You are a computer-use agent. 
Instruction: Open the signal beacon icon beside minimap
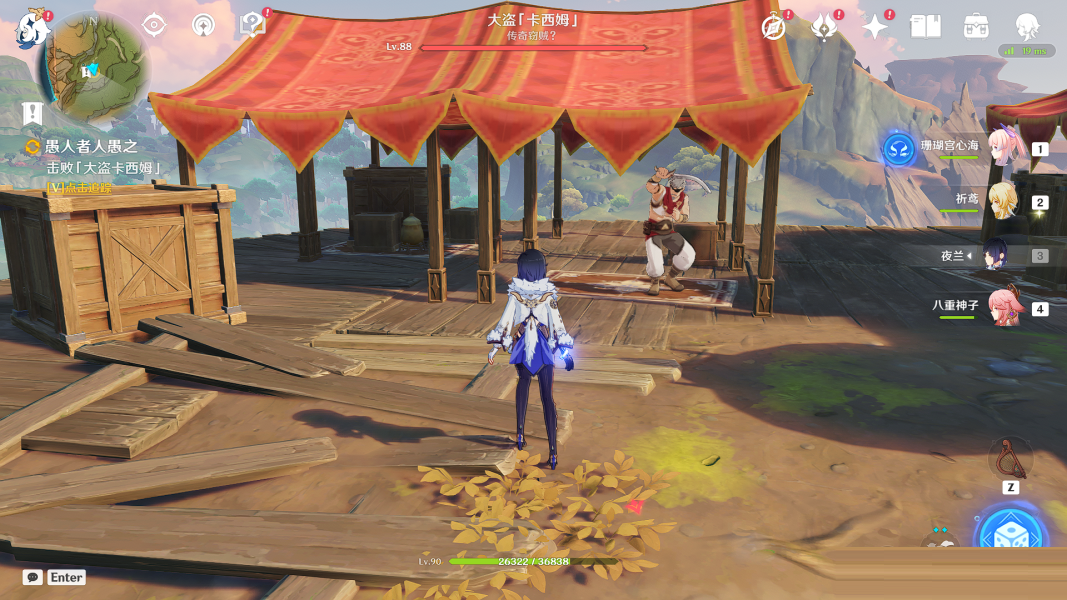pyautogui.click(x=204, y=26)
